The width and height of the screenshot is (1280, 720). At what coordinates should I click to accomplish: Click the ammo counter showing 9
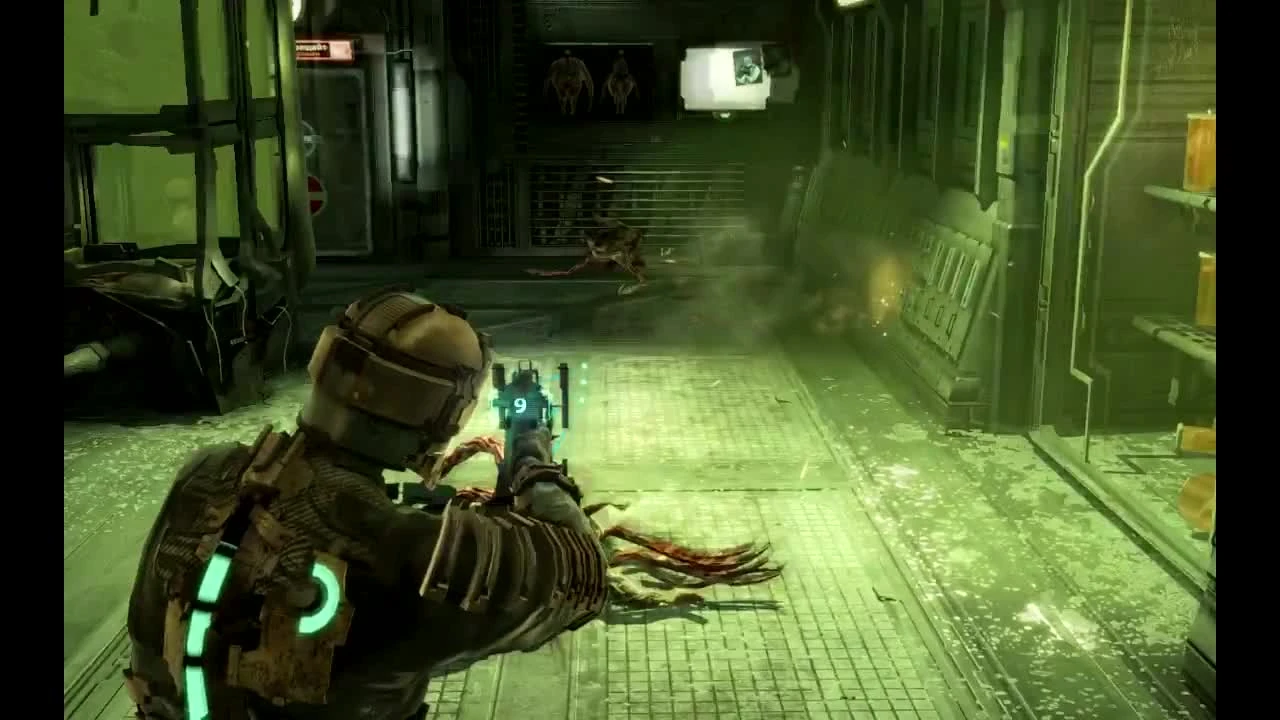519,406
